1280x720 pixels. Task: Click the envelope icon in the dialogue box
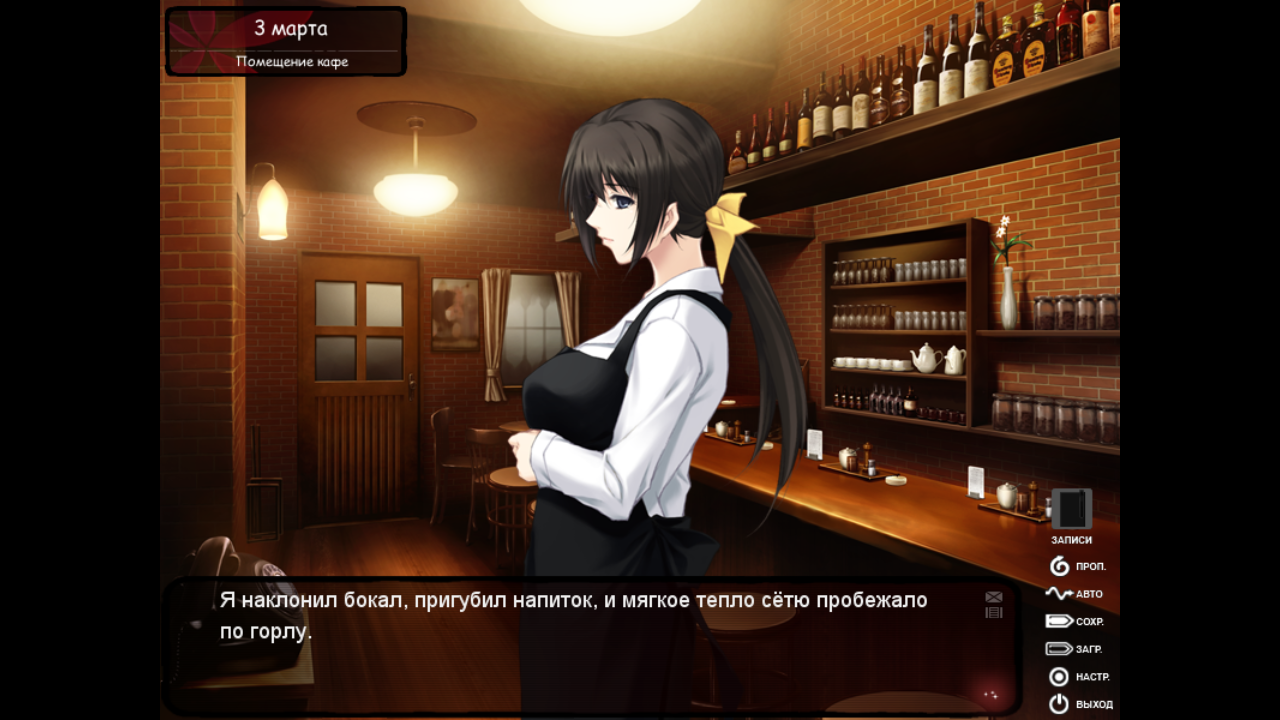pyautogui.click(x=993, y=597)
